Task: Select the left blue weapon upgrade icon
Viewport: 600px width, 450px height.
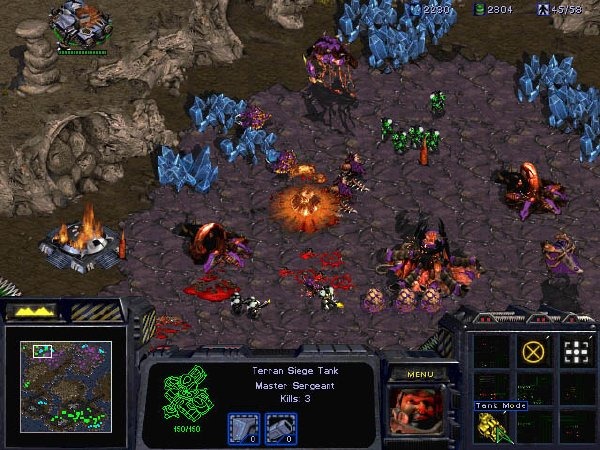Action: point(244,426)
